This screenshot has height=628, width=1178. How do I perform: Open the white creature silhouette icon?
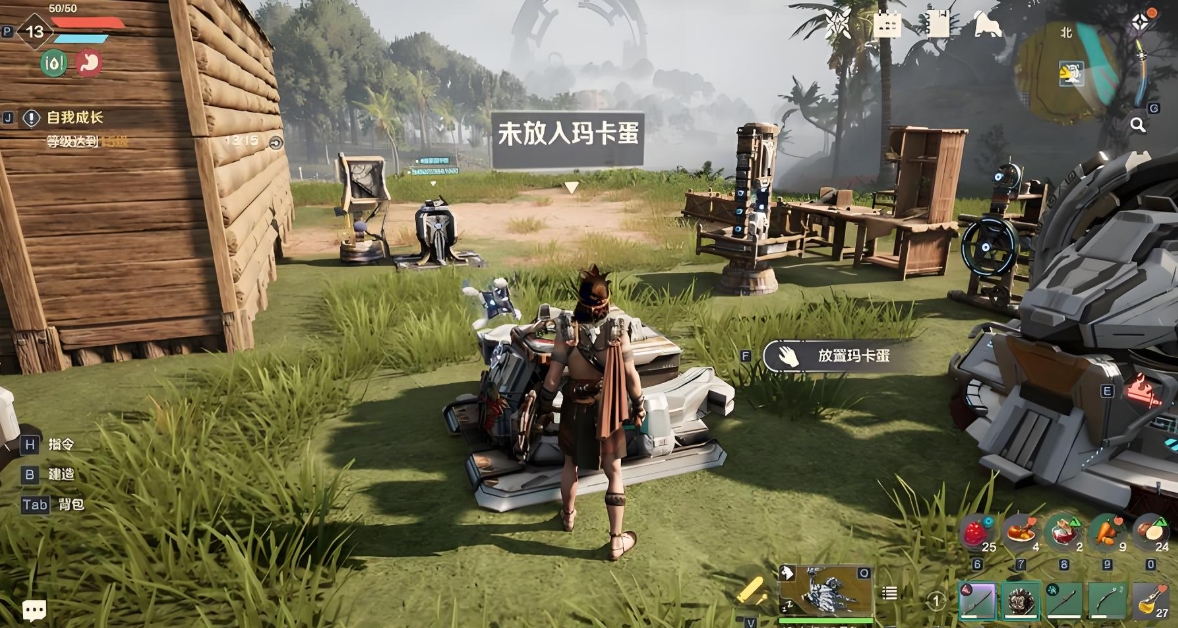pos(988,24)
